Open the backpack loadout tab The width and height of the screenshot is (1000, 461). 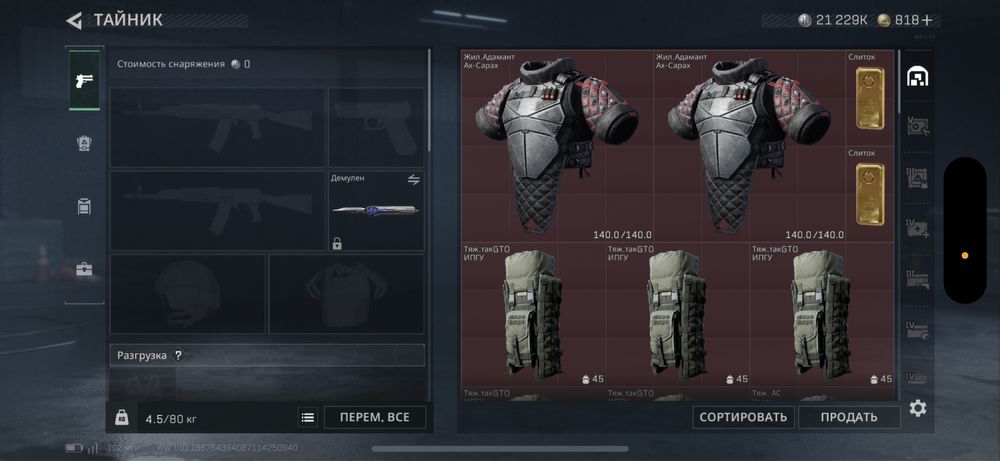point(84,207)
